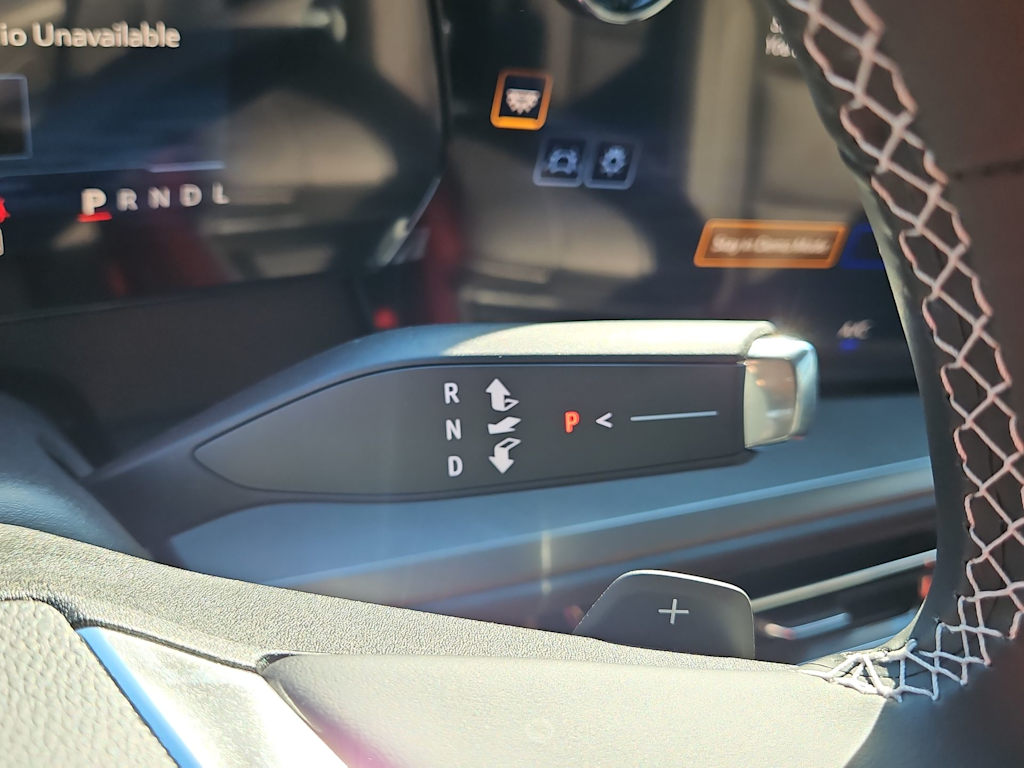Select the orange highlighted icon tile

(x=520, y=99)
